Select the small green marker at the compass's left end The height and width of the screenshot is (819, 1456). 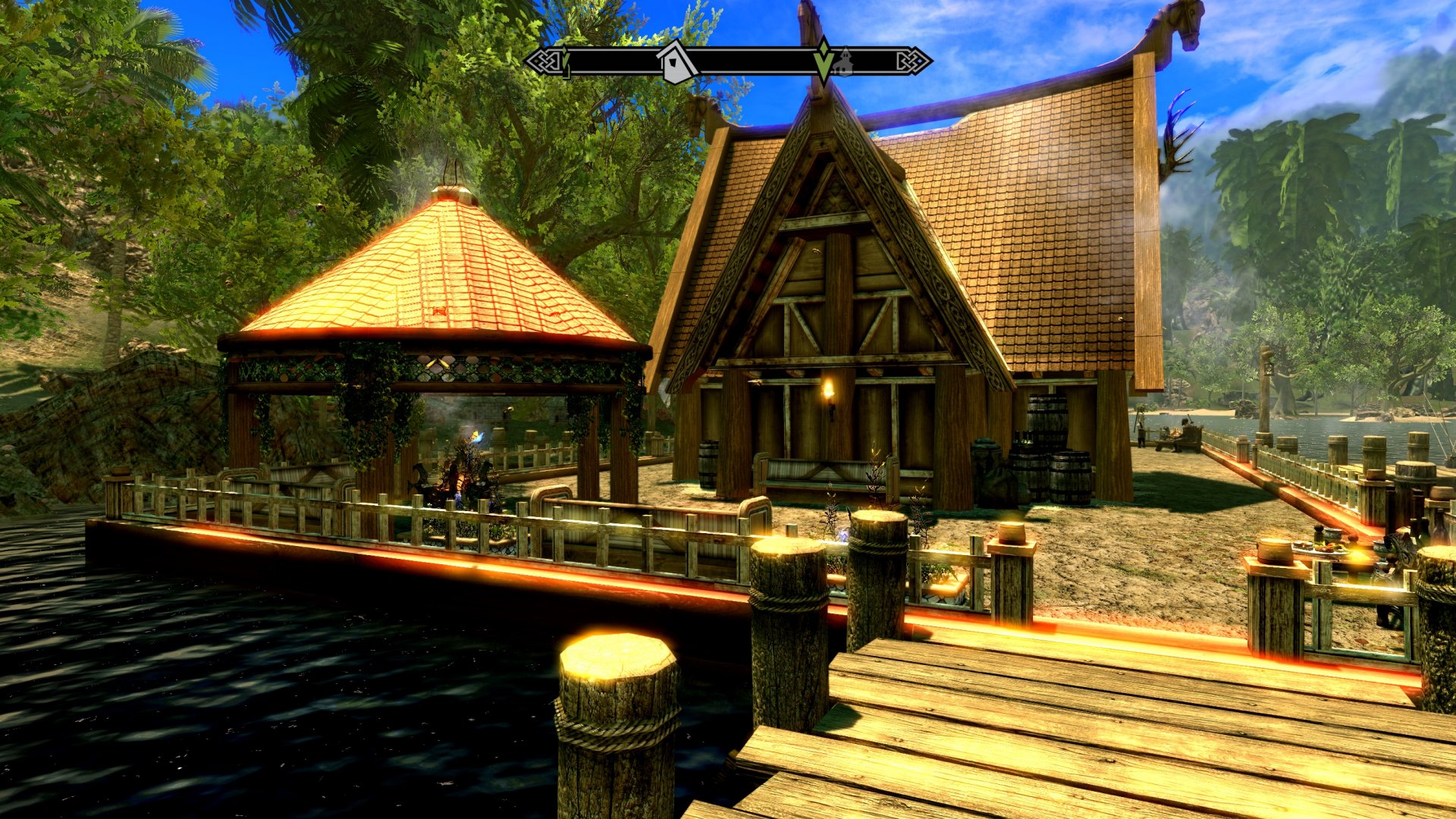click(x=564, y=61)
